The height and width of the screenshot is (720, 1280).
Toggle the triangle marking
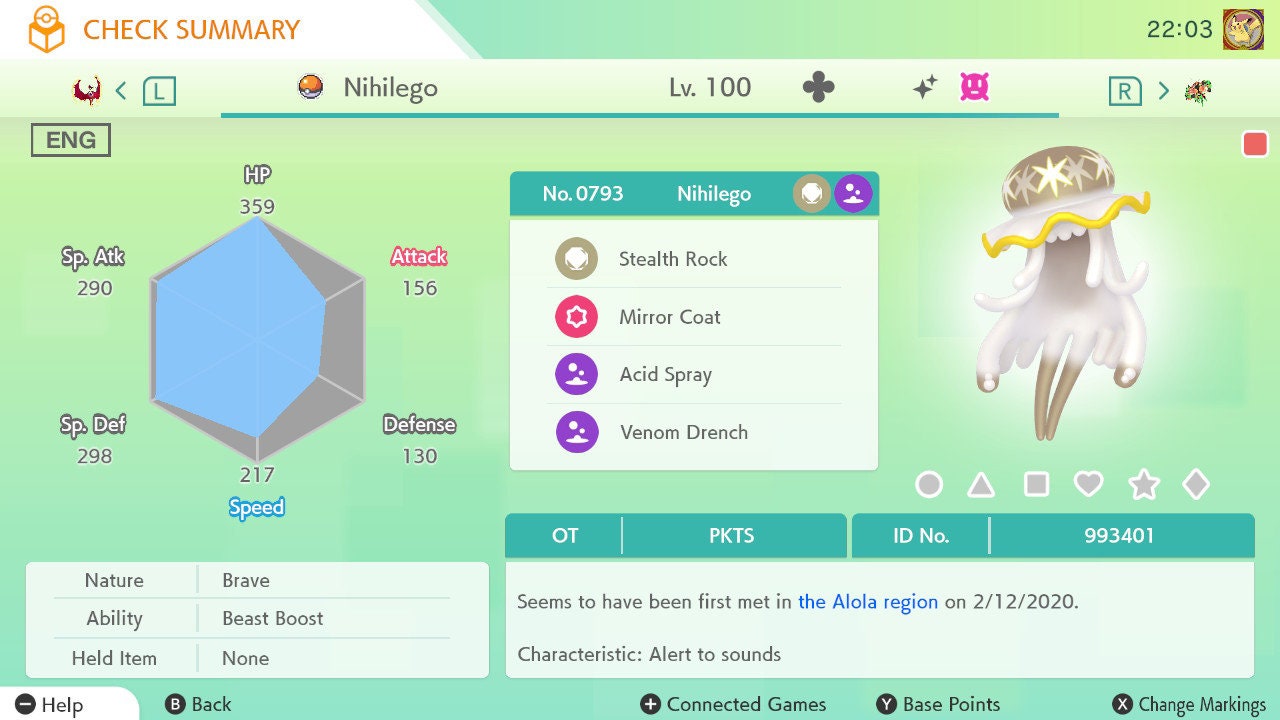(x=981, y=485)
